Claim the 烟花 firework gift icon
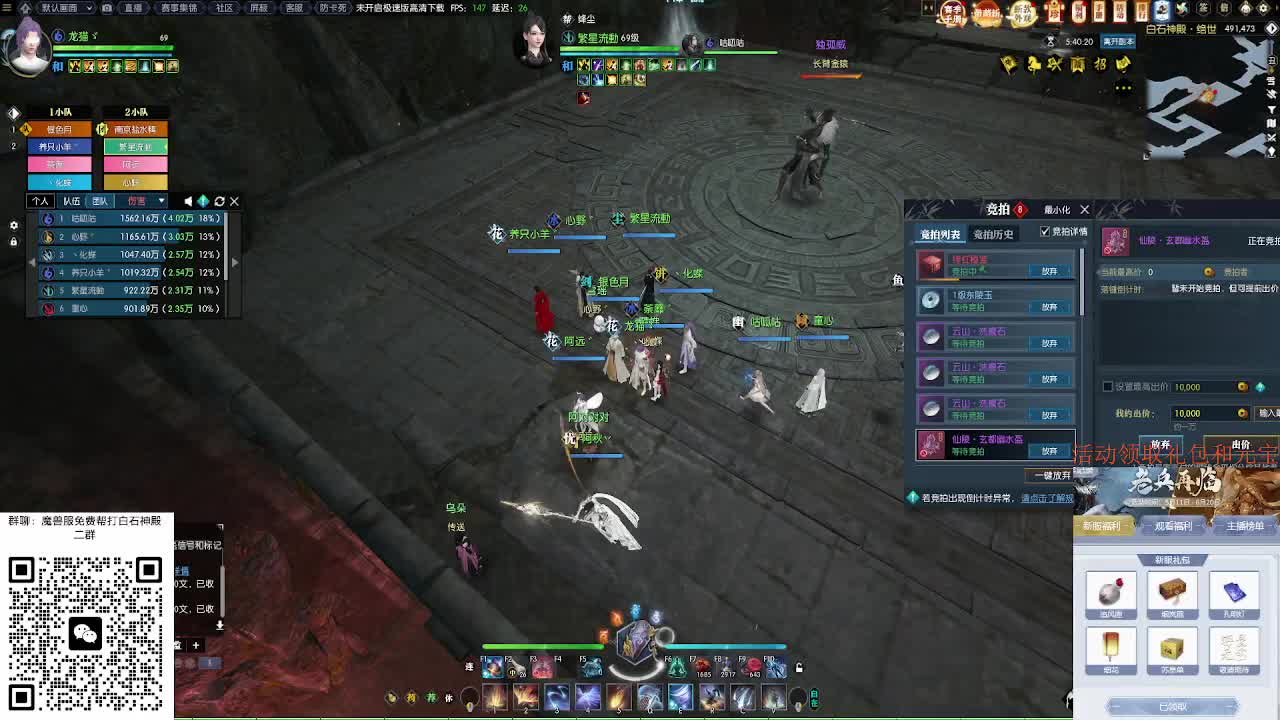The height and width of the screenshot is (720, 1280). [x=1112, y=650]
